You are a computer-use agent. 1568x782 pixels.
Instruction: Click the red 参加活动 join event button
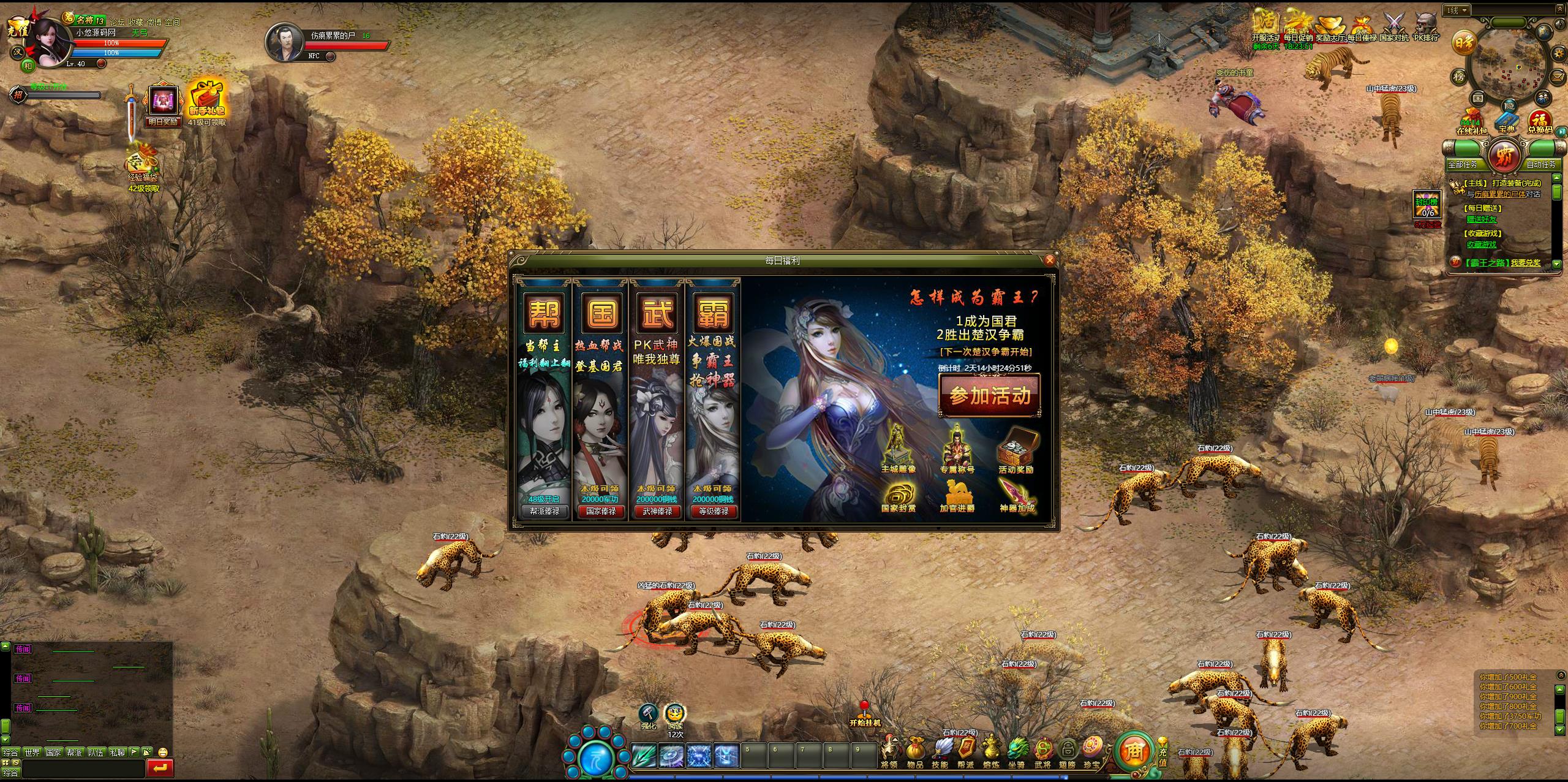(990, 396)
